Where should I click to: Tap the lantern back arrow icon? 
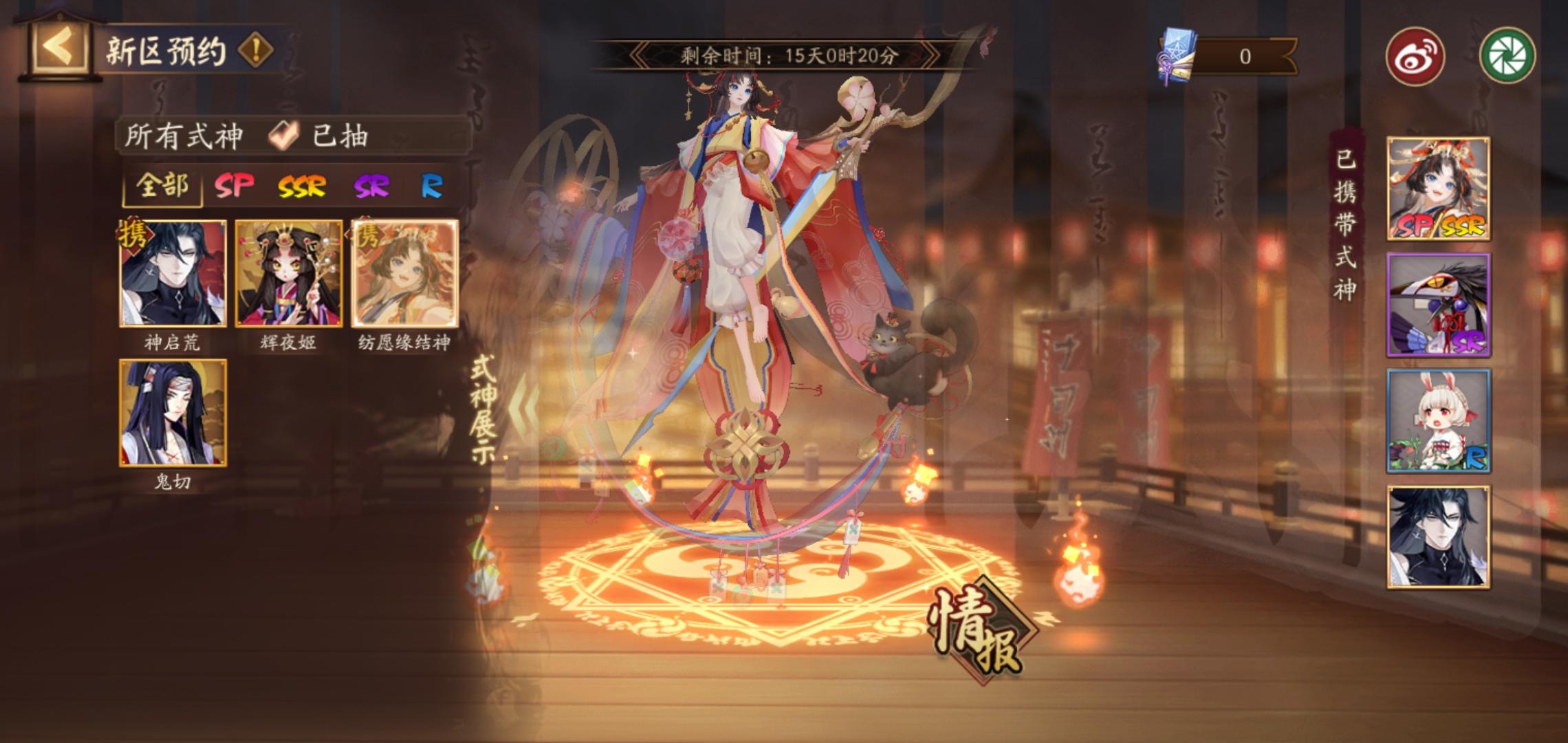(x=58, y=45)
